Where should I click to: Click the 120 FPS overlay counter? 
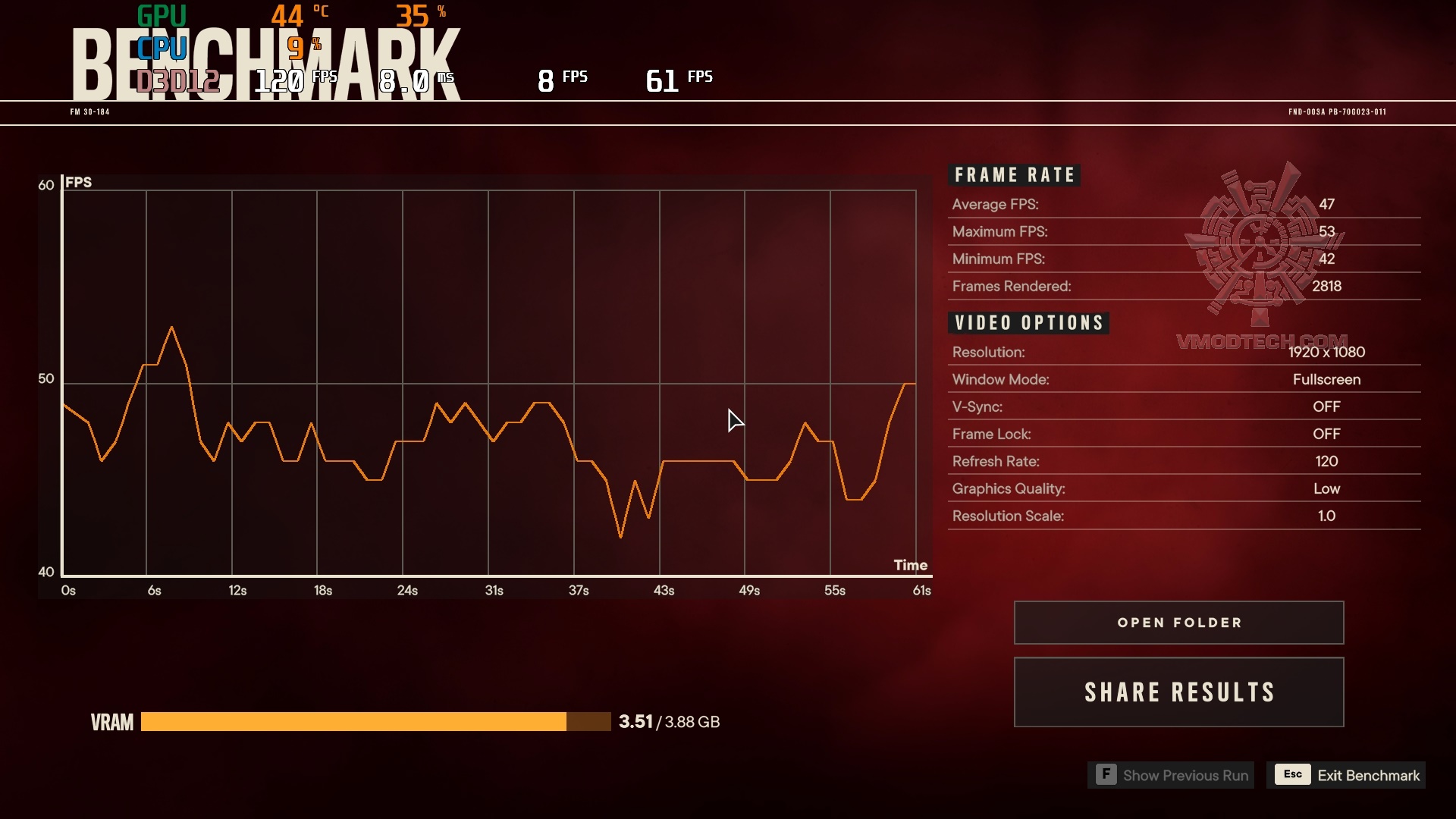tap(282, 78)
